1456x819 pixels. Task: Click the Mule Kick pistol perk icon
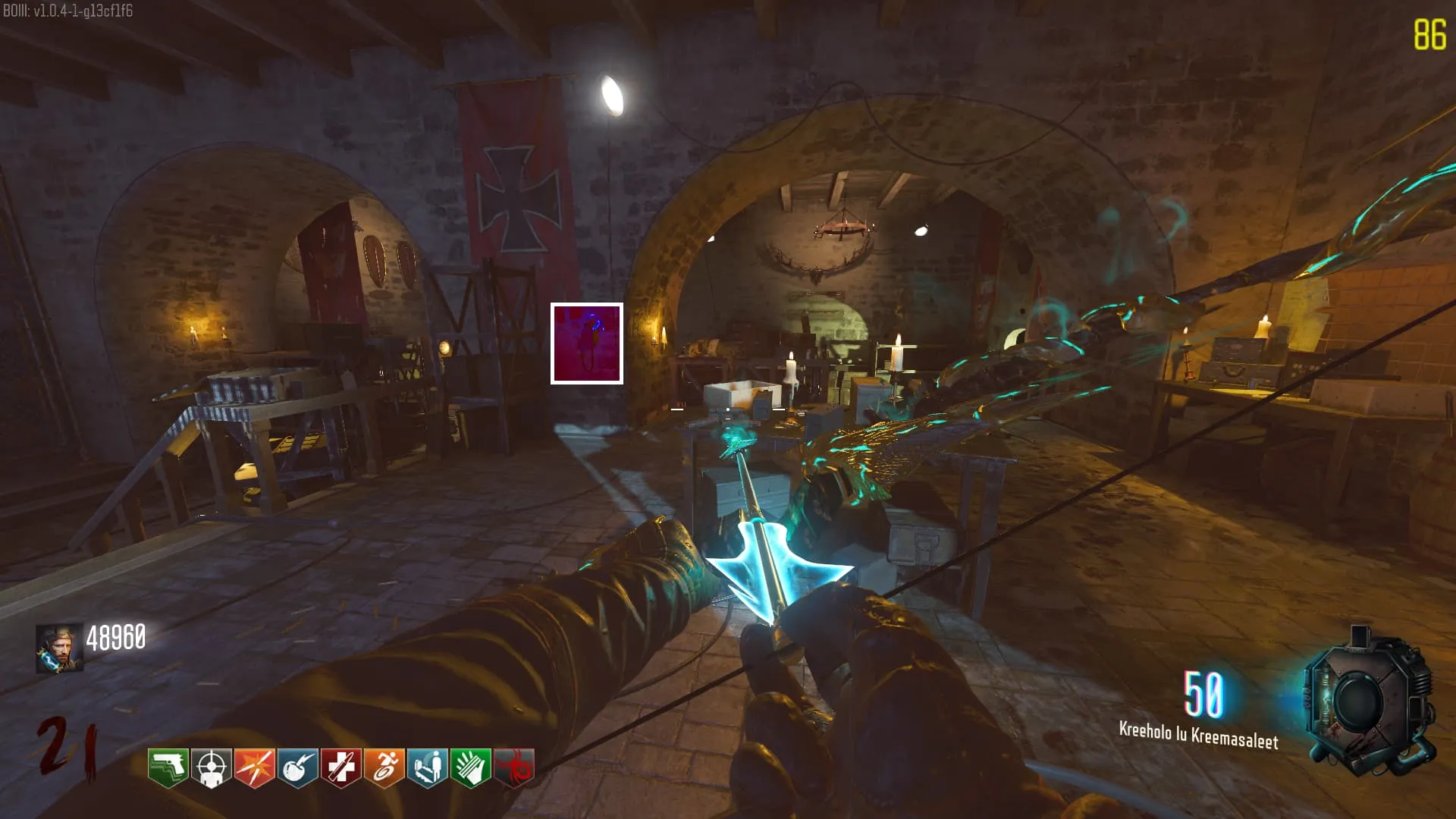tap(168, 767)
